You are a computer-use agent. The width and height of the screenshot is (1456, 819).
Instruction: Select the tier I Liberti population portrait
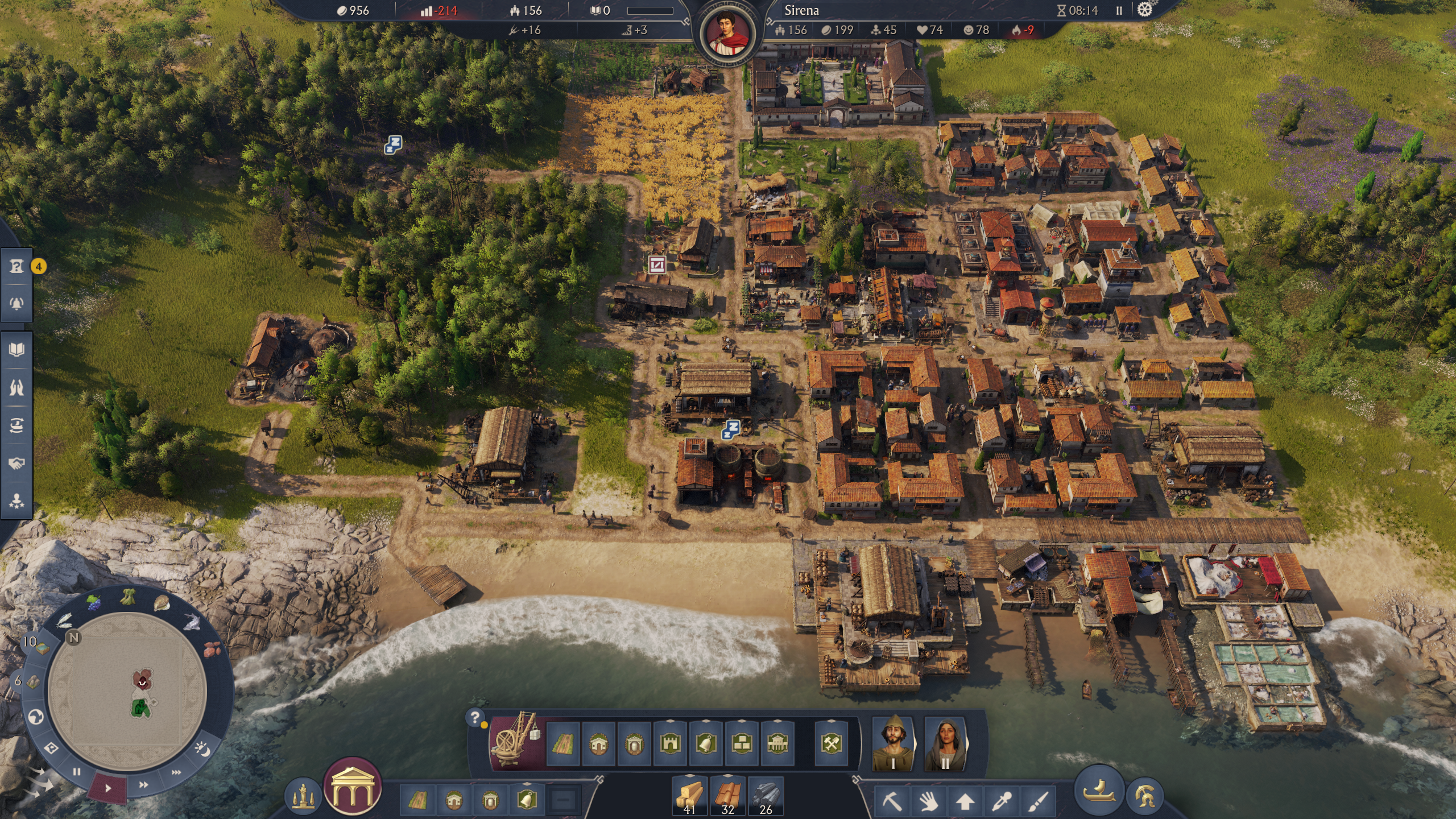tap(893, 743)
